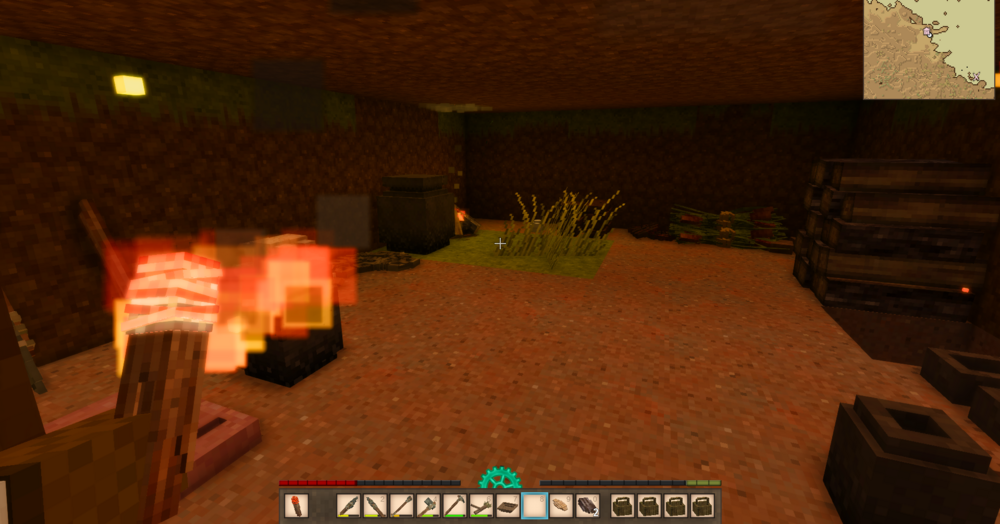
Task: Select the highlighted empty hotbar slot 8
Action: point(534,506)
